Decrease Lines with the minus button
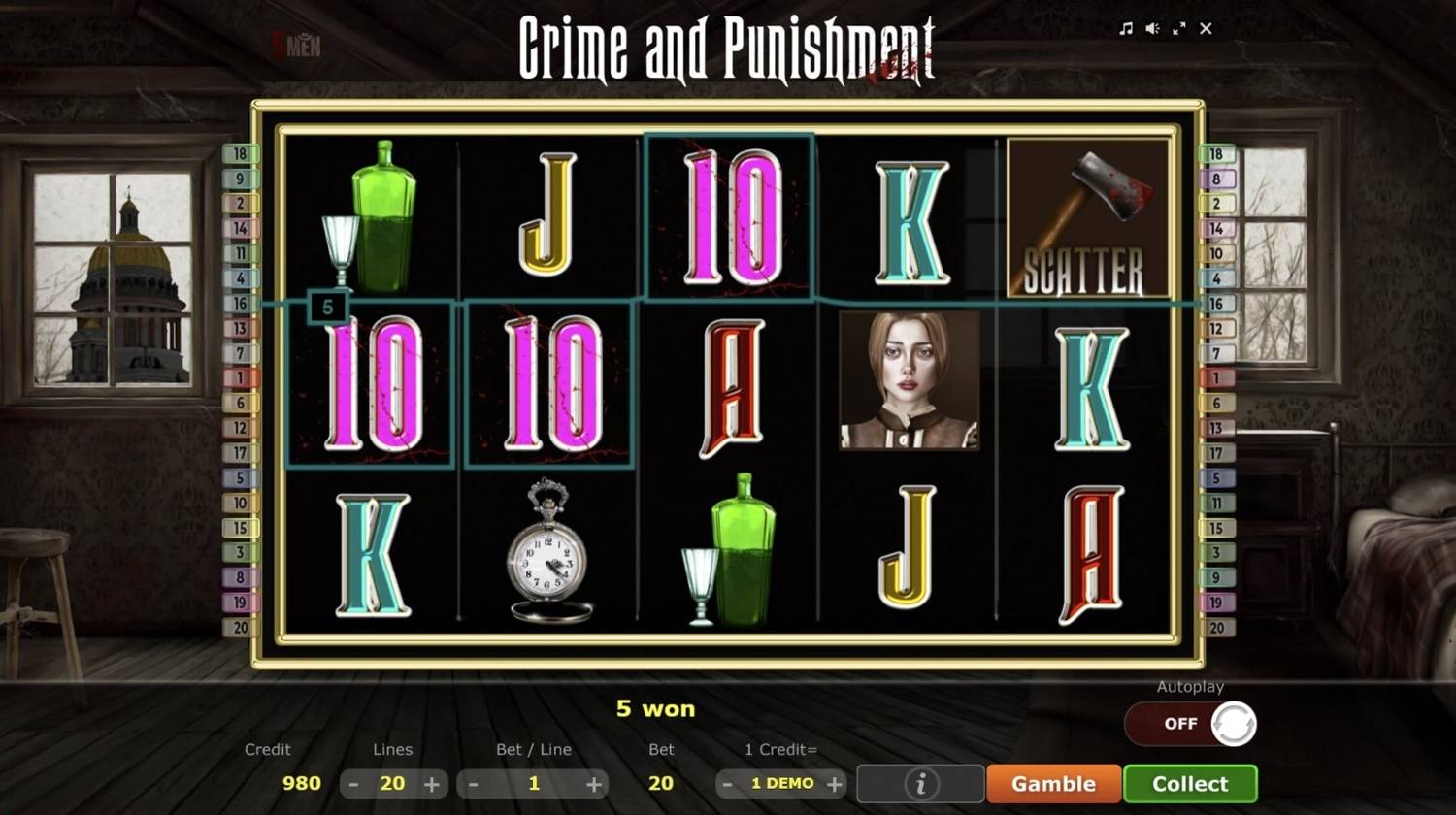1456x815 pixels. point(354,783)
